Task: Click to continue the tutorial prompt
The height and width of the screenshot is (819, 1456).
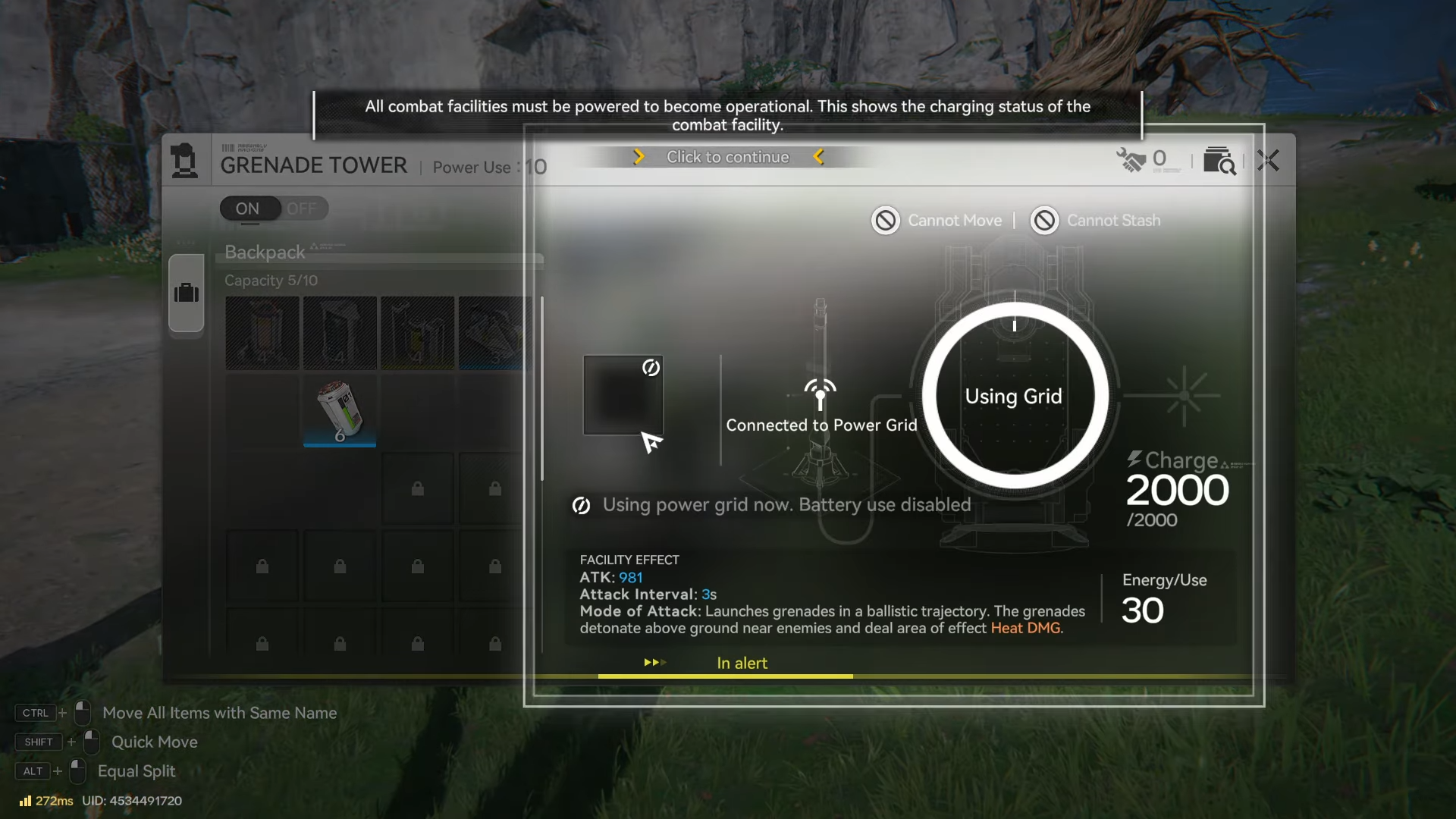Action: (x=727, y=157)
